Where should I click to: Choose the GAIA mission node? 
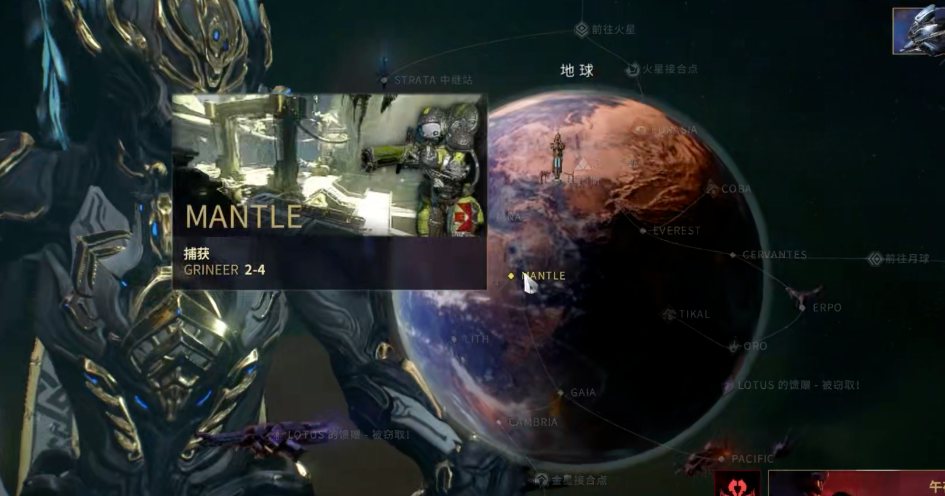pos(561,393)
